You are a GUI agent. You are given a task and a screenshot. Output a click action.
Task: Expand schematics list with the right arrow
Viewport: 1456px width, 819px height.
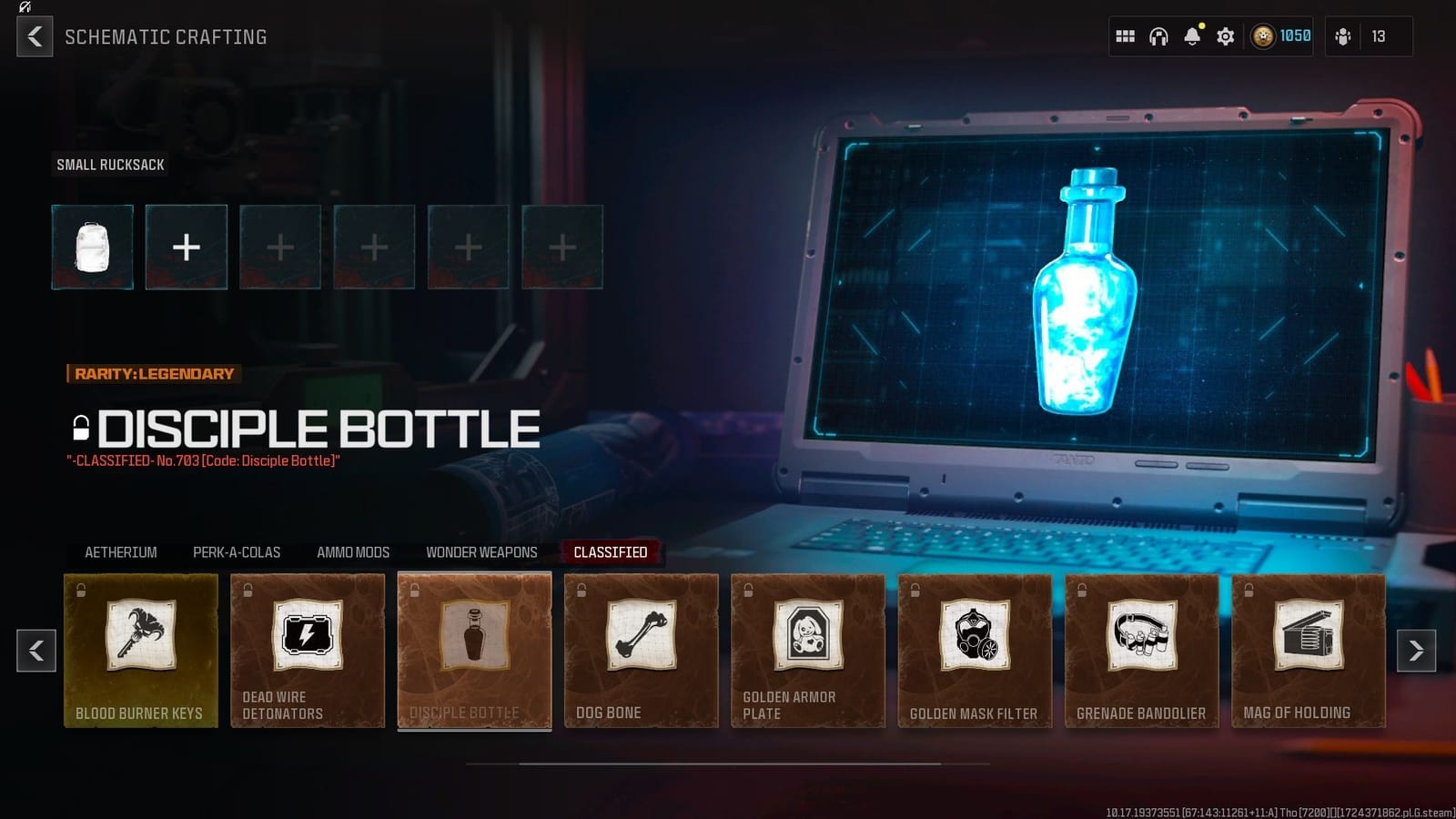pos(1418,652)
